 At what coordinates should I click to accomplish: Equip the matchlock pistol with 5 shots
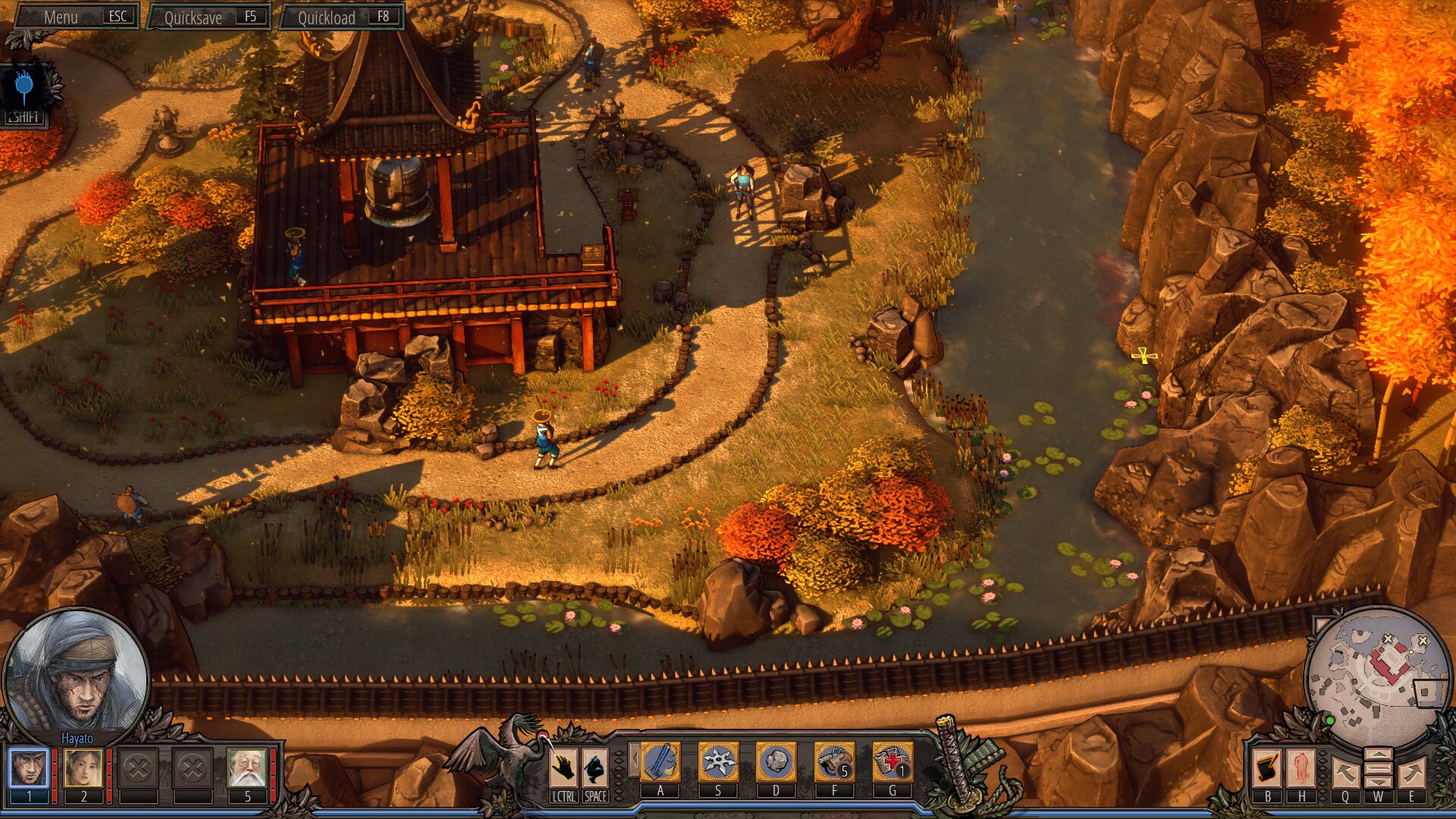pyautogui.click(x=834, y=762)
